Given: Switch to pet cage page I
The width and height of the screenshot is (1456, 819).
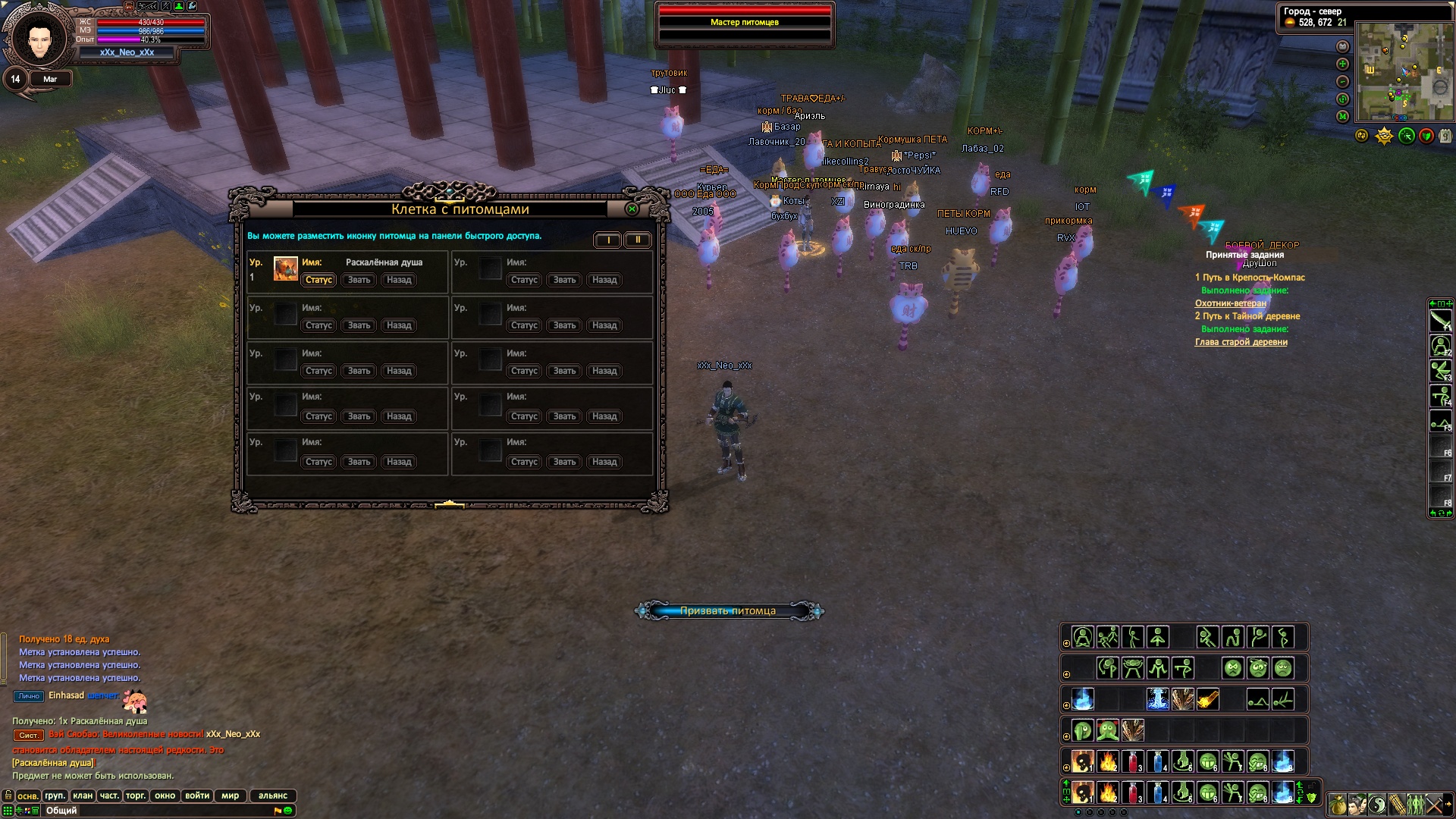Looking at the screenshot, I should [x=607, y=240].
